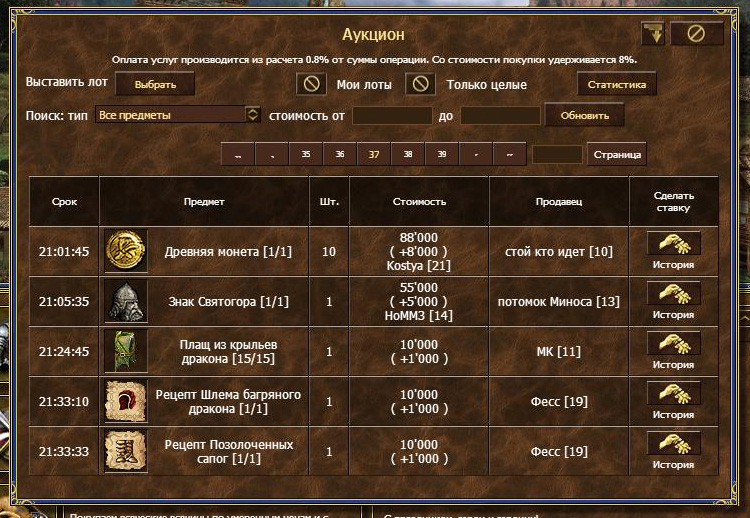Focus the minimum cost input field

[x=392, y=116]
